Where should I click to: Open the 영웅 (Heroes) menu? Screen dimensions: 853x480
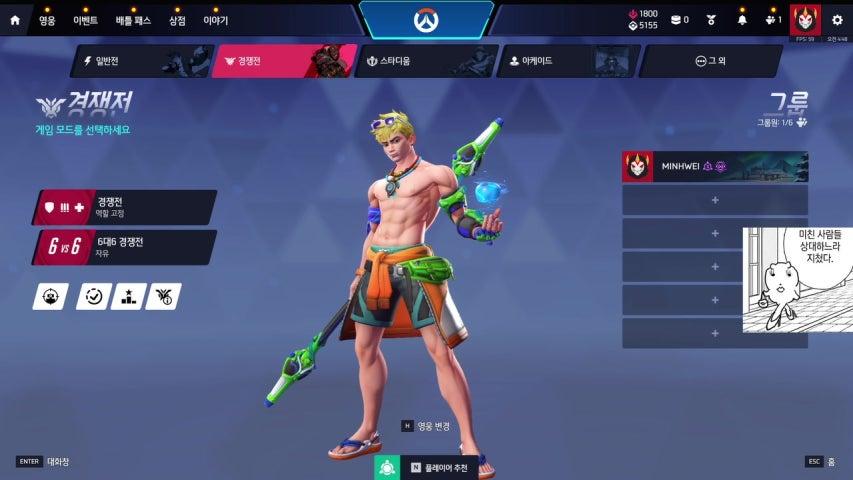coord(47,20)
